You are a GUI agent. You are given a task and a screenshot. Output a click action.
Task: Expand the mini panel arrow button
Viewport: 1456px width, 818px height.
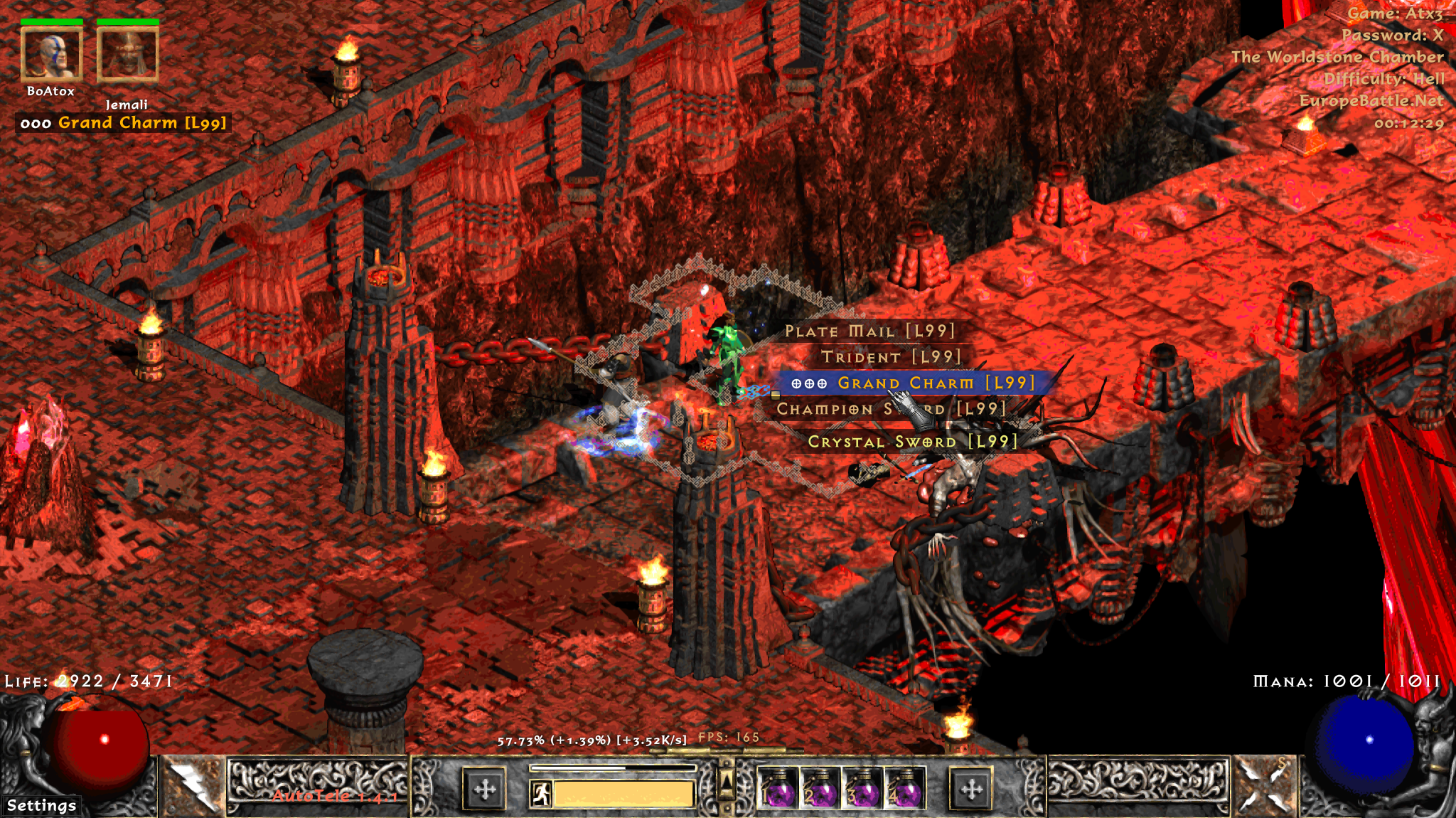coord(726,781)
